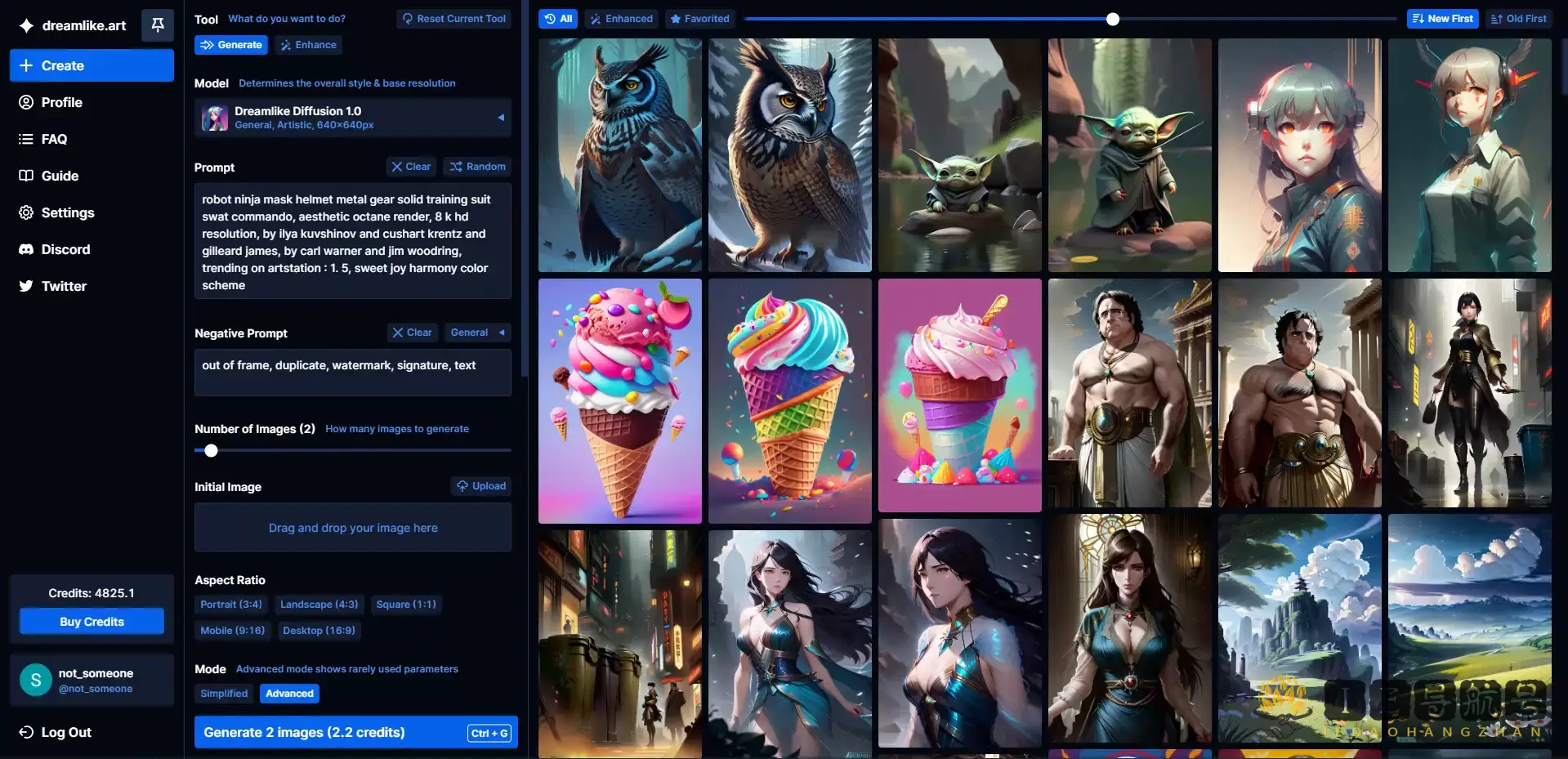The image size is (1568, 759).
Task: Click Generate 2 images button
Action: coord(355,732)
